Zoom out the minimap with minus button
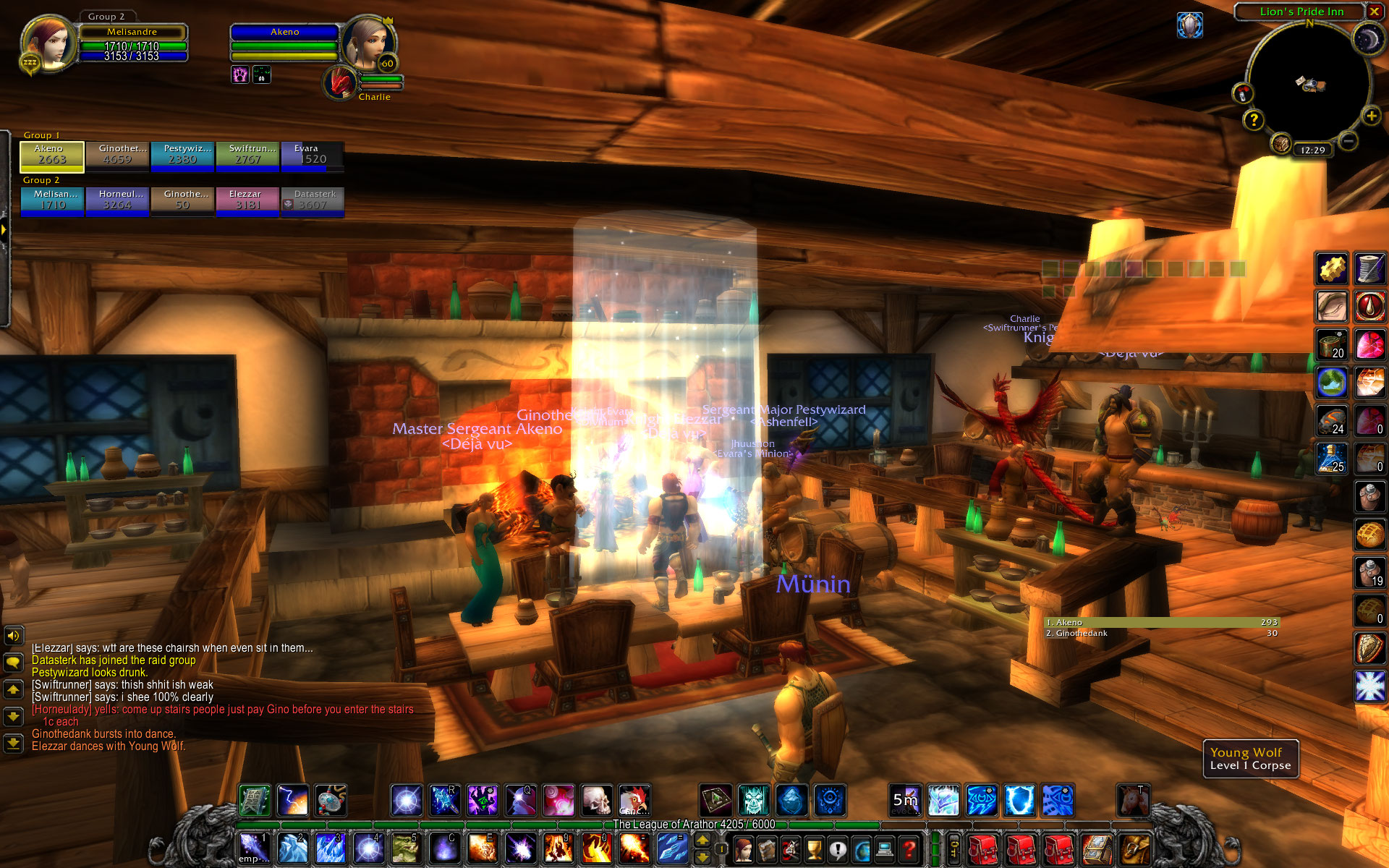The image size is (1389, 868). pos(1347,141)
